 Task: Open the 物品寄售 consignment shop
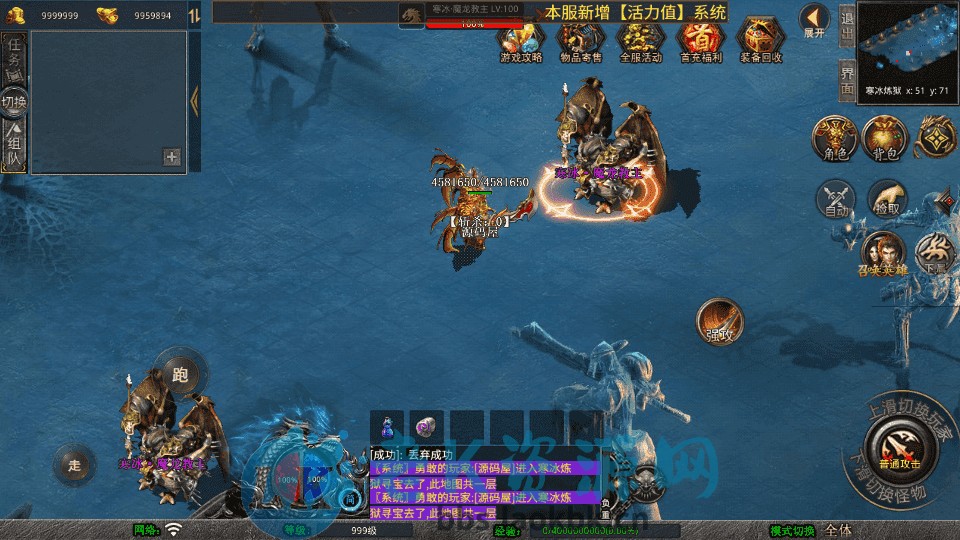(581, 41)
